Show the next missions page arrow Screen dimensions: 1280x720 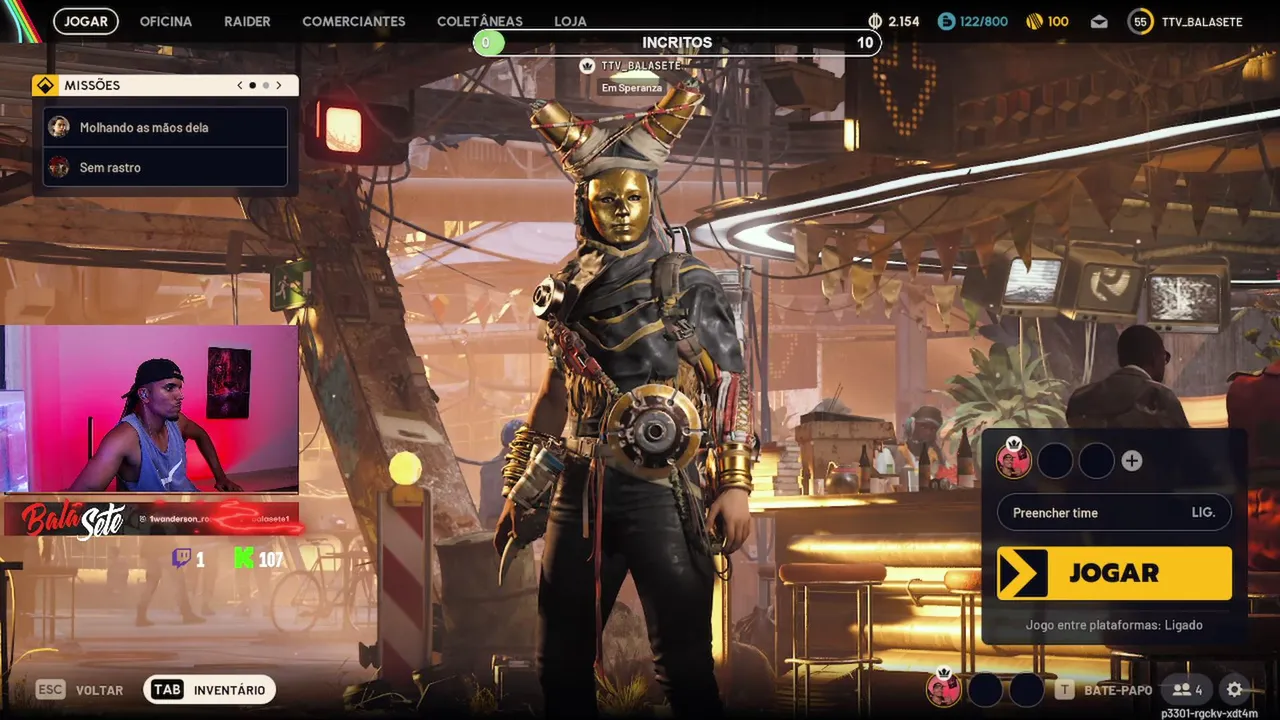[279, 86]
